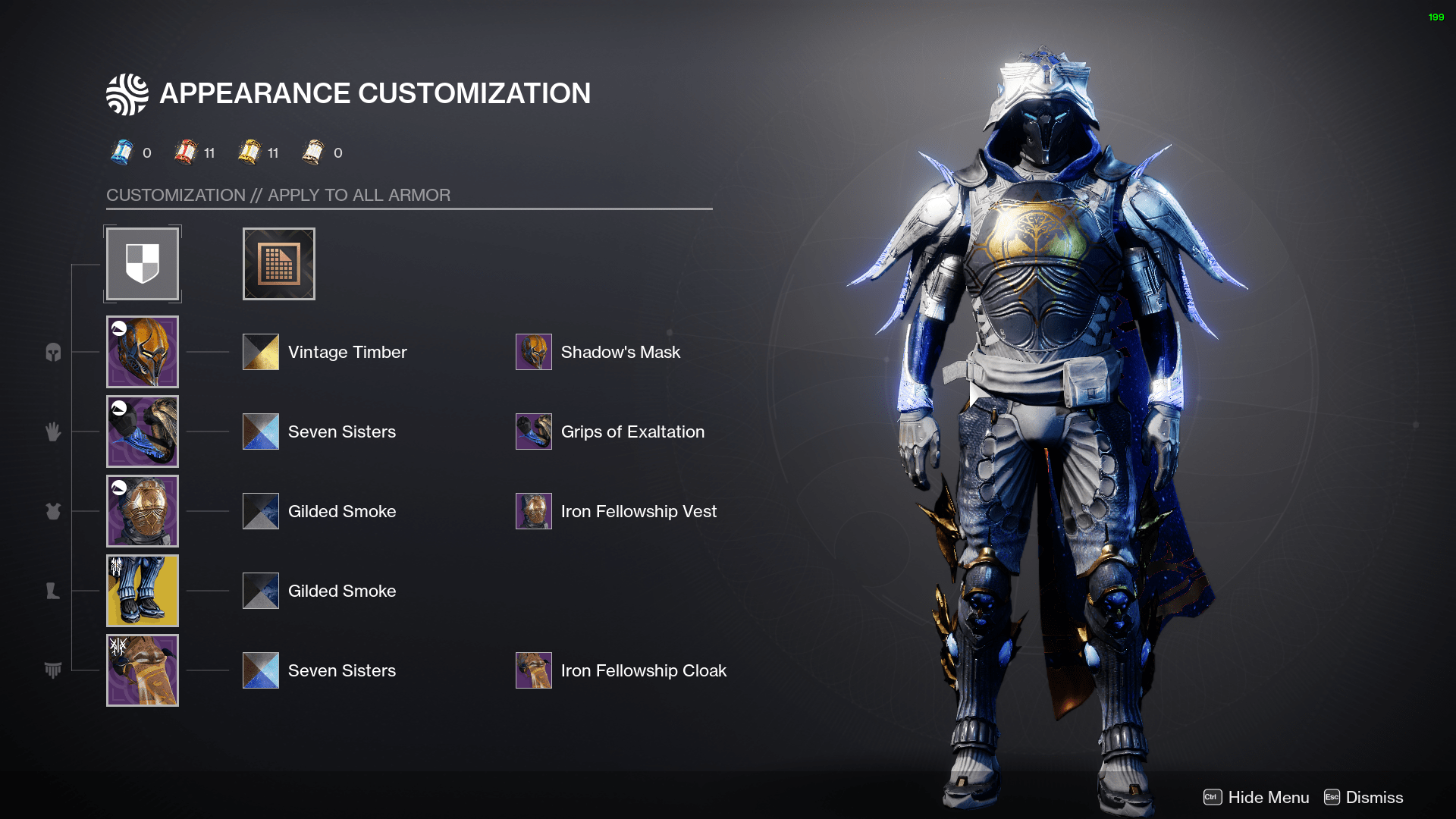Image resolution: width=1456 pixels, height=819 pixels.
Task: Click Dismiss to exit customization
Action: click(x=1373, y=797)
